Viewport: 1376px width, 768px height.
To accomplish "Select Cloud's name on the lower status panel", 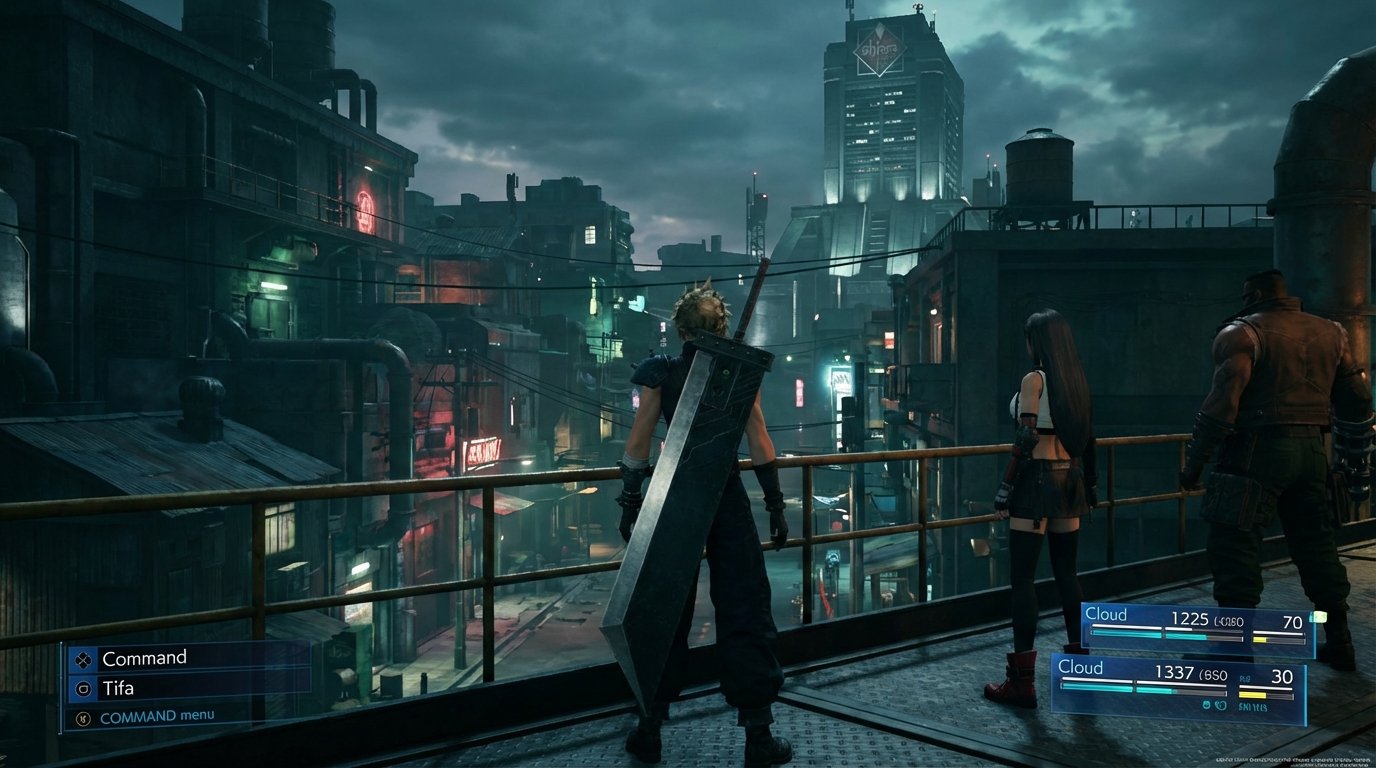I will pyautogui.click(x=1082, y=667).
